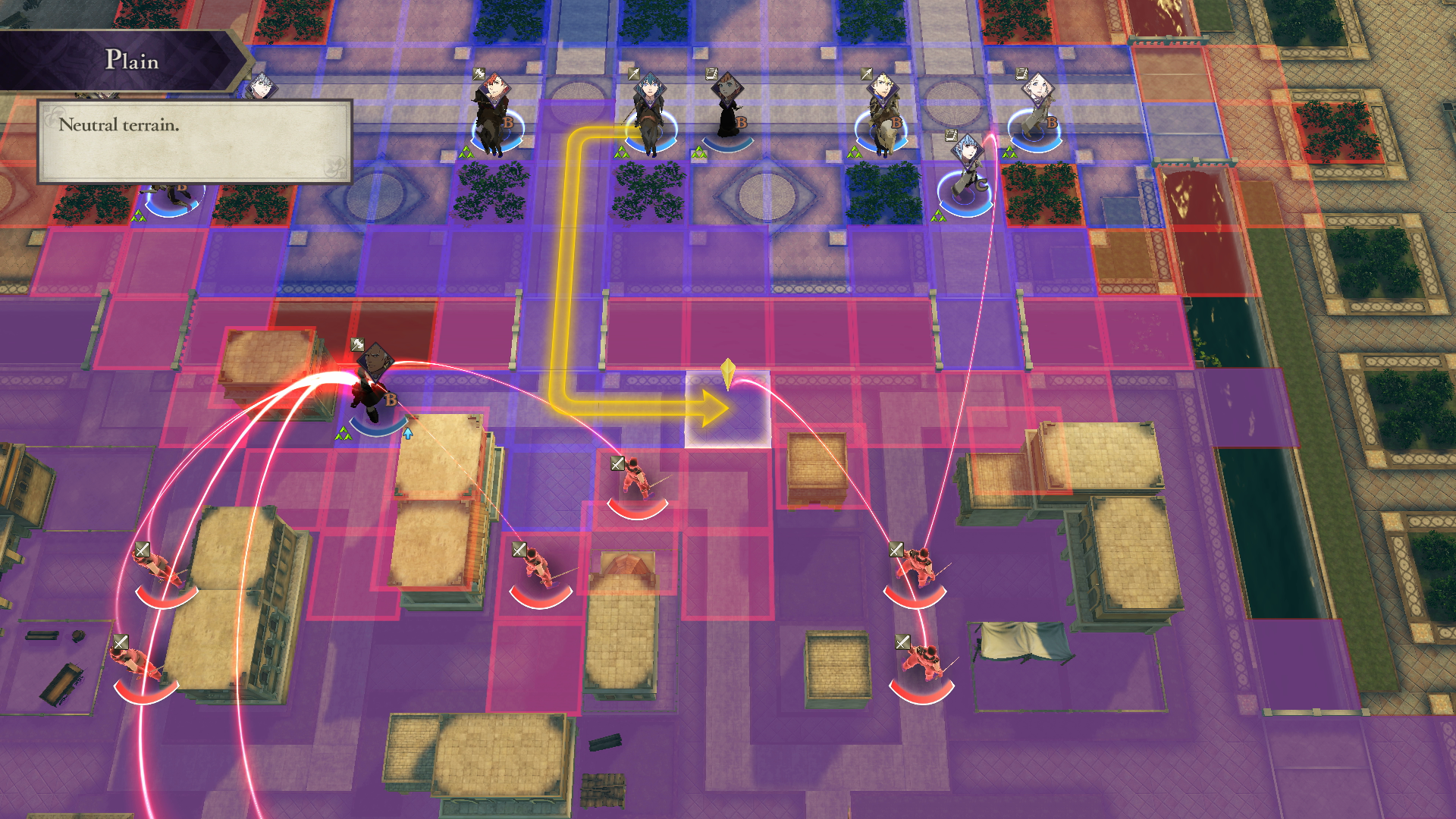Select the blond lance unit
Image resolution: width=1456 pixels, height=819 pixels.
click(882, 114)
